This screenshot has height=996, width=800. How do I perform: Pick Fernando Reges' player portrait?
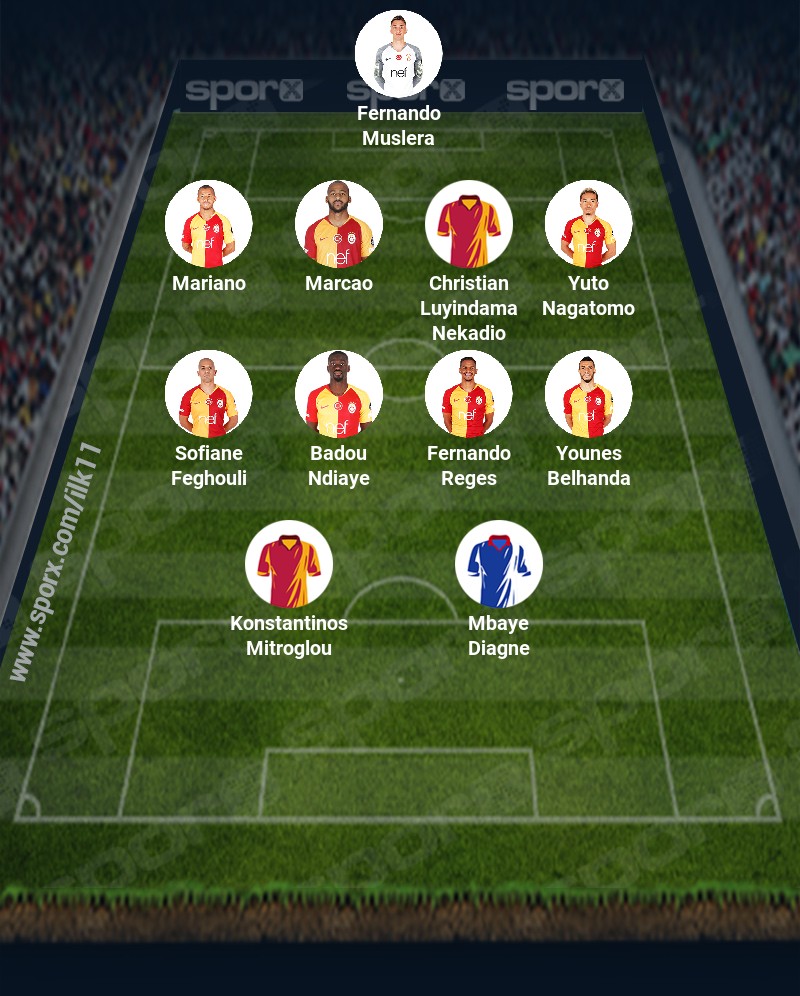pyautogui.click(x=469, y=394)
